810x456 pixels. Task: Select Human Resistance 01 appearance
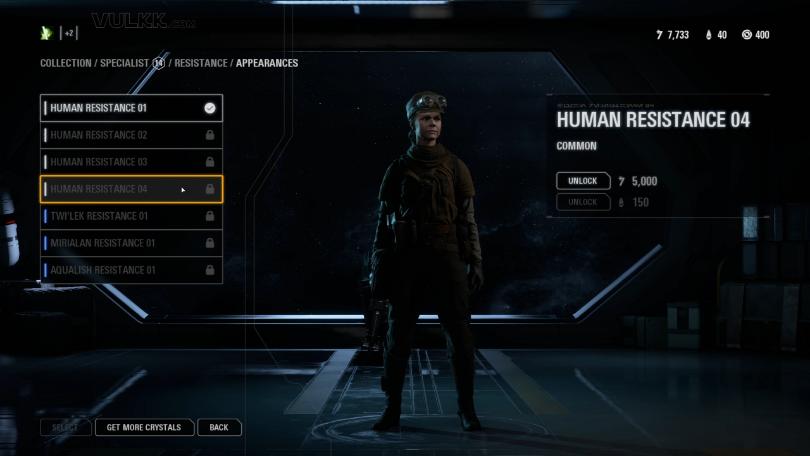pyautogui.click(x=130, y=108)
